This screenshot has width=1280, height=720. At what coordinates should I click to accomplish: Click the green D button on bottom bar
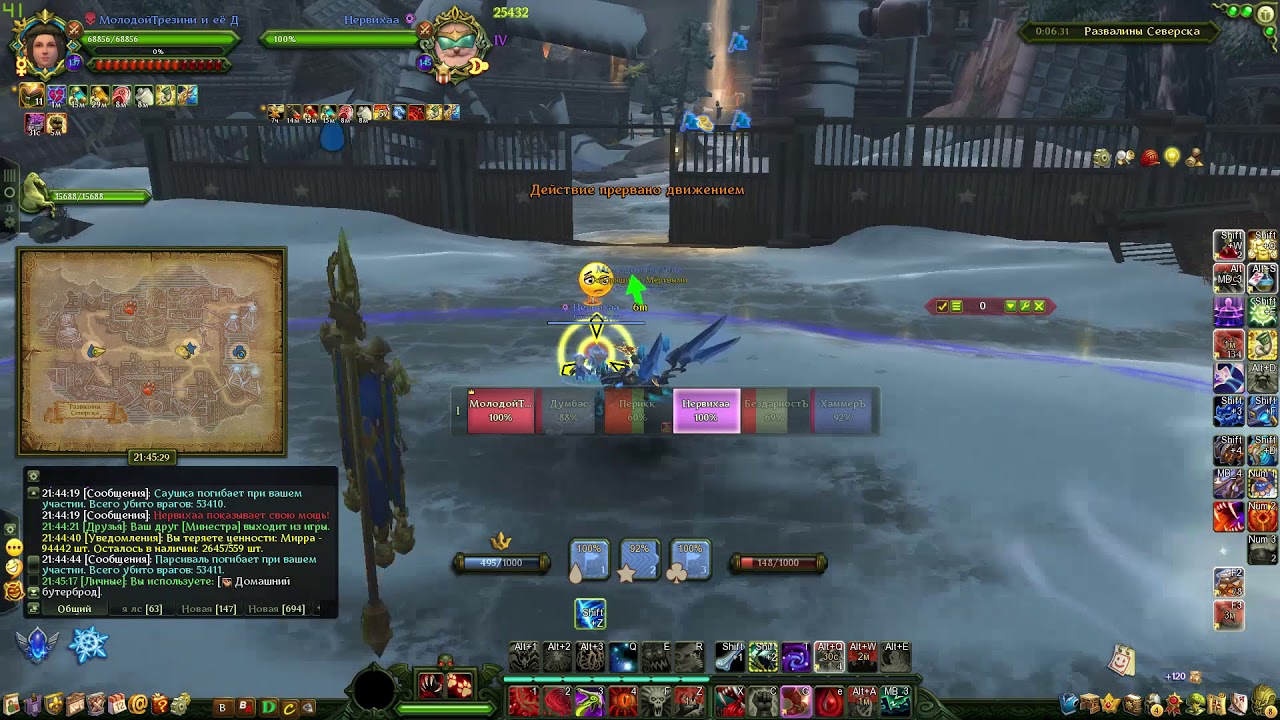[x=268, y=707]
